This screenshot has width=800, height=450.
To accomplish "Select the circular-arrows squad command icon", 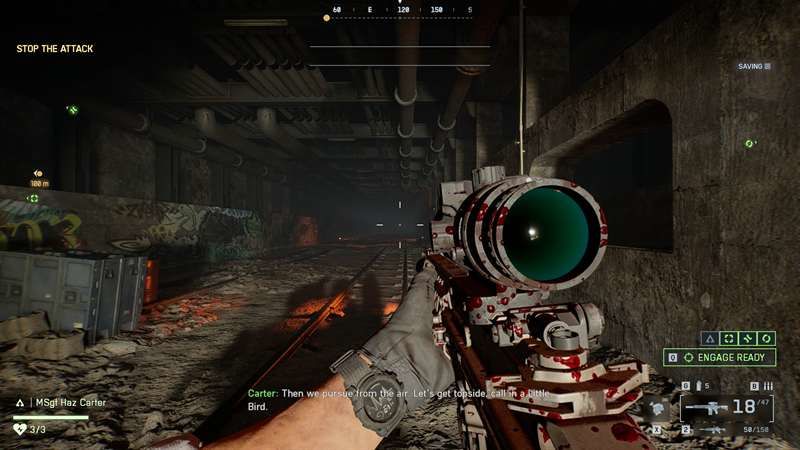I will (768, 339).
